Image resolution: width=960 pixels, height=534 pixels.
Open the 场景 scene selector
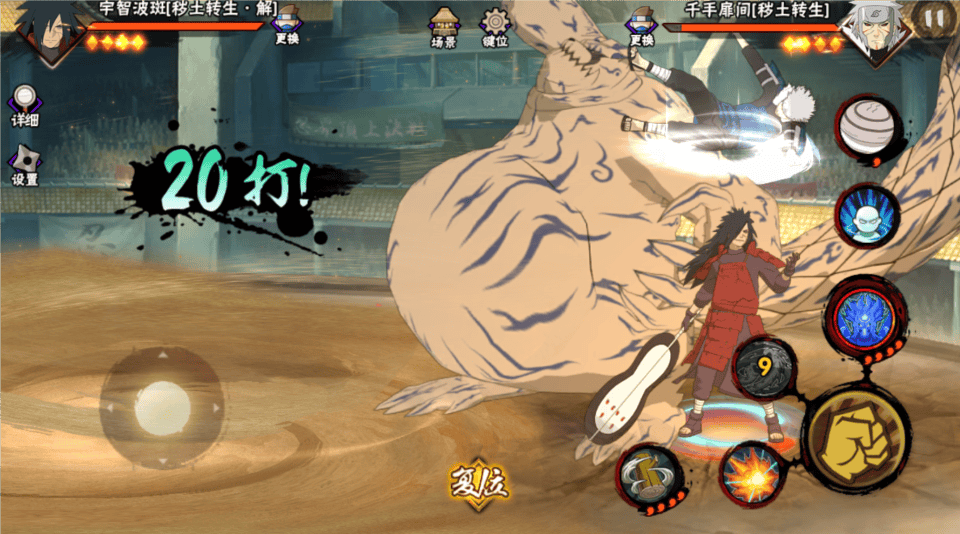pos(443,27)
